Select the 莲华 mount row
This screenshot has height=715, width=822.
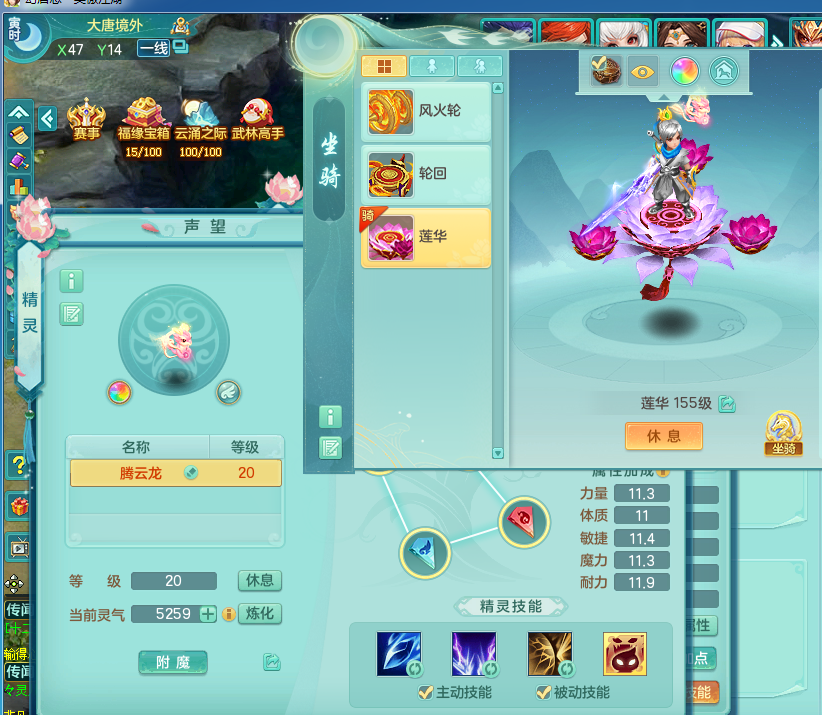426,237
